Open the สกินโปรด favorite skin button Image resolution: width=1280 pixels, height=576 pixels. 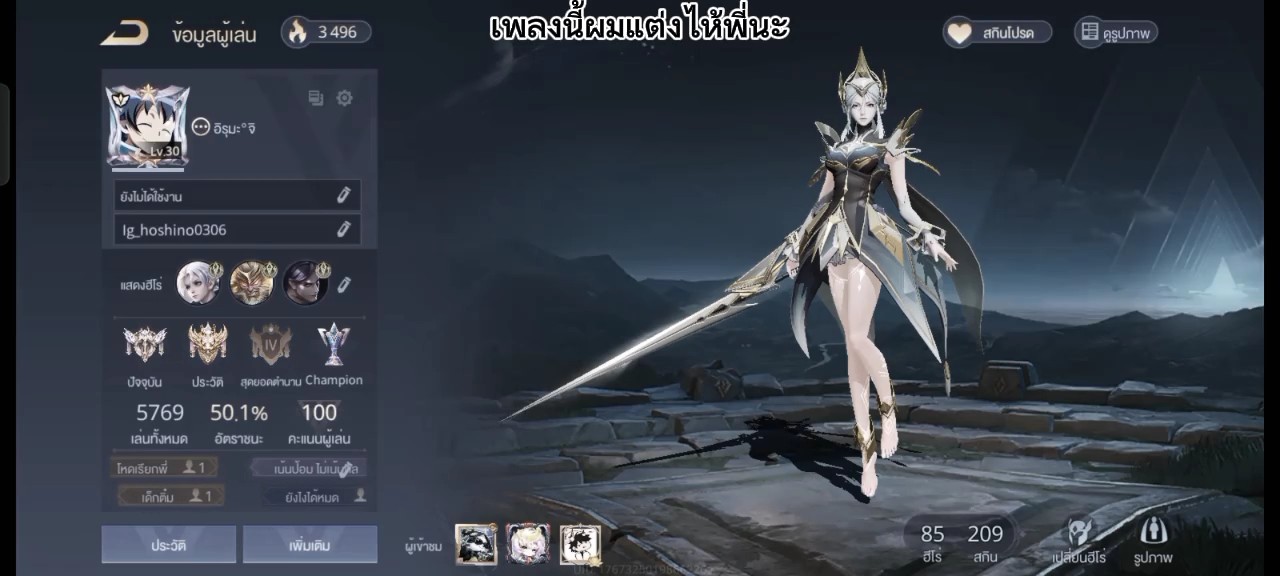[x=998, y=33]
